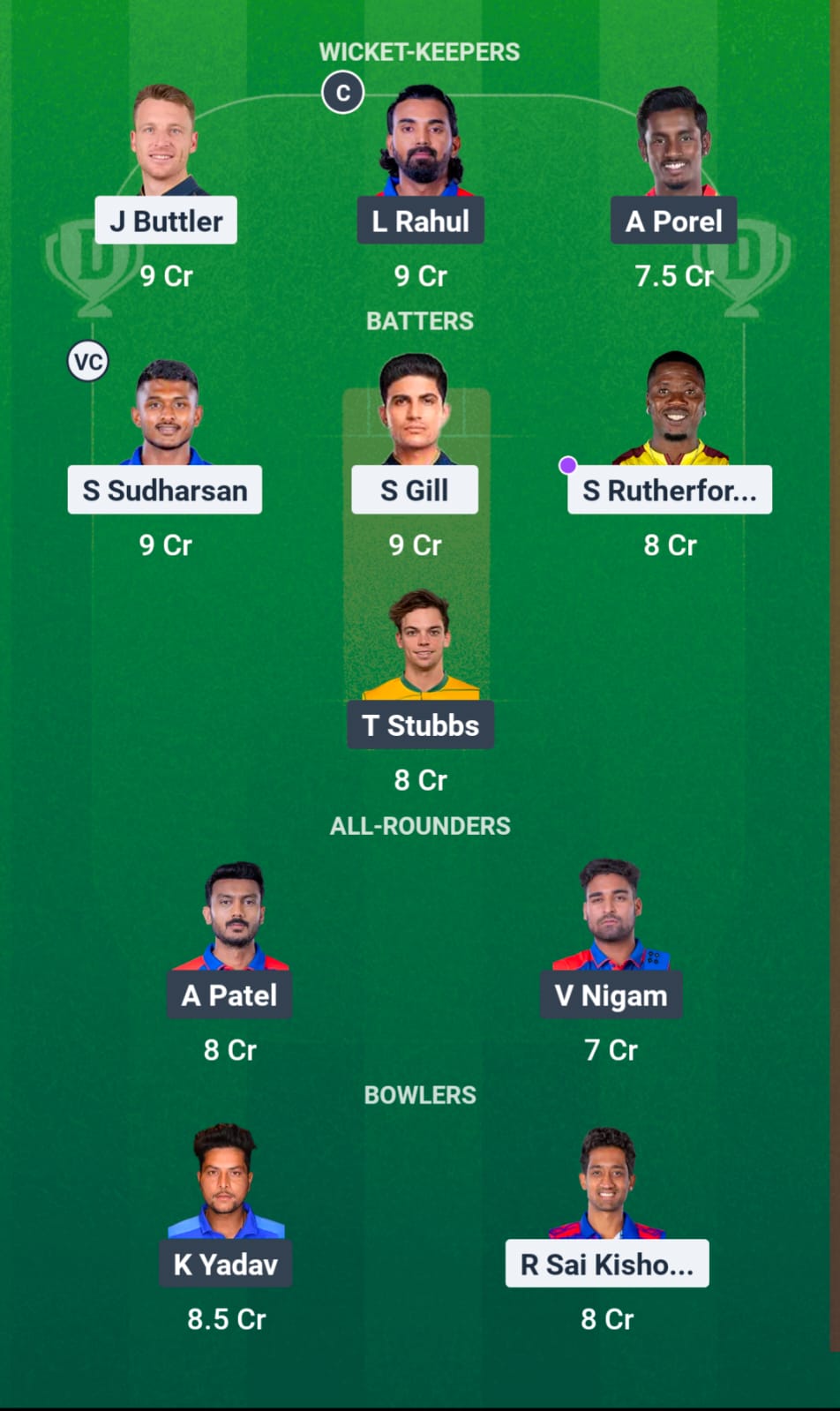Open bowler K Yadav's card
The width and height of the screenshot is (840, 1411).
pyautogui.click(x=226, y=1264)
